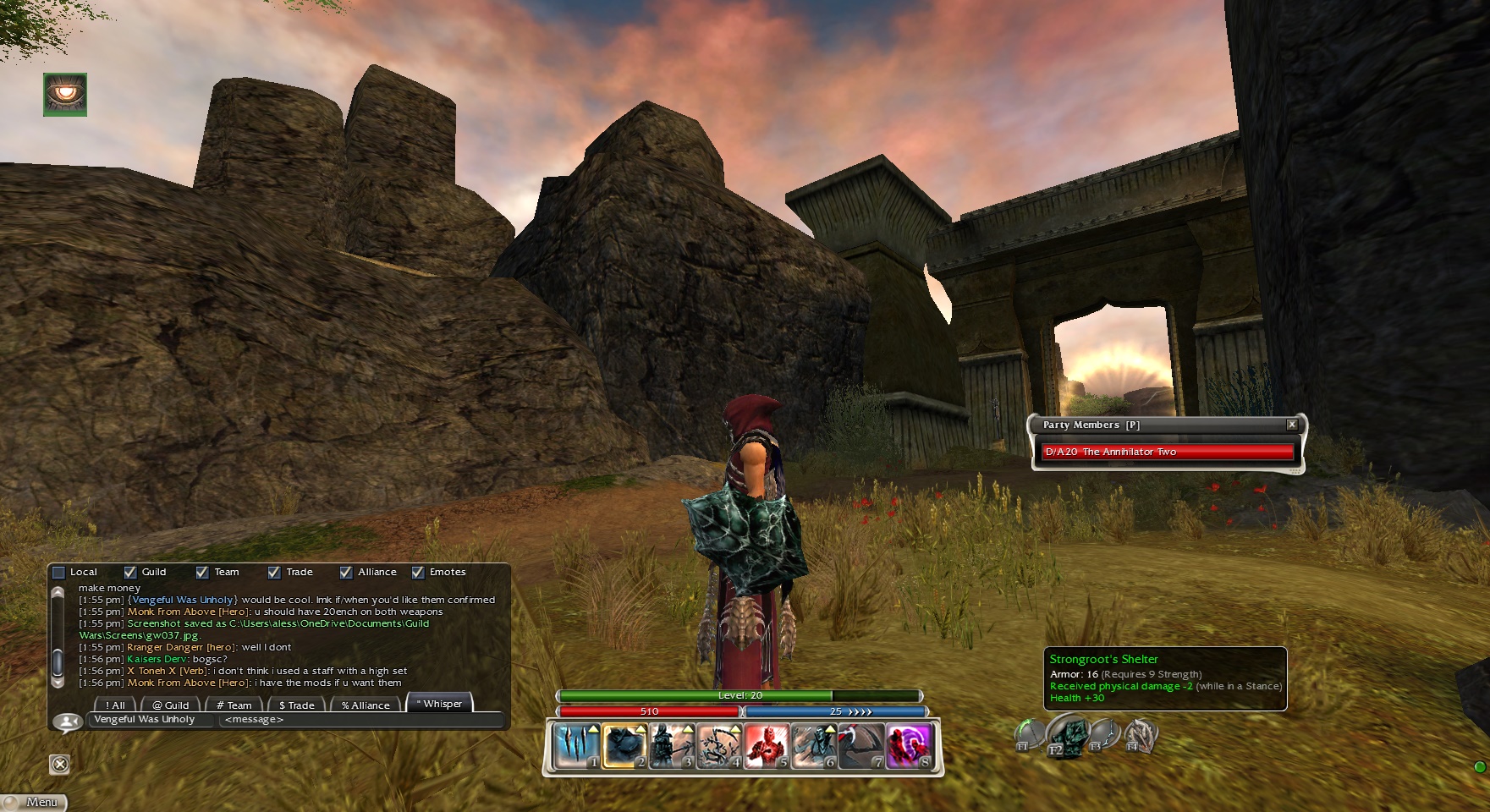Enable the Local chat filter checkbox
Viewport: 1490px width, 812px height.
(x=59, y=573)
